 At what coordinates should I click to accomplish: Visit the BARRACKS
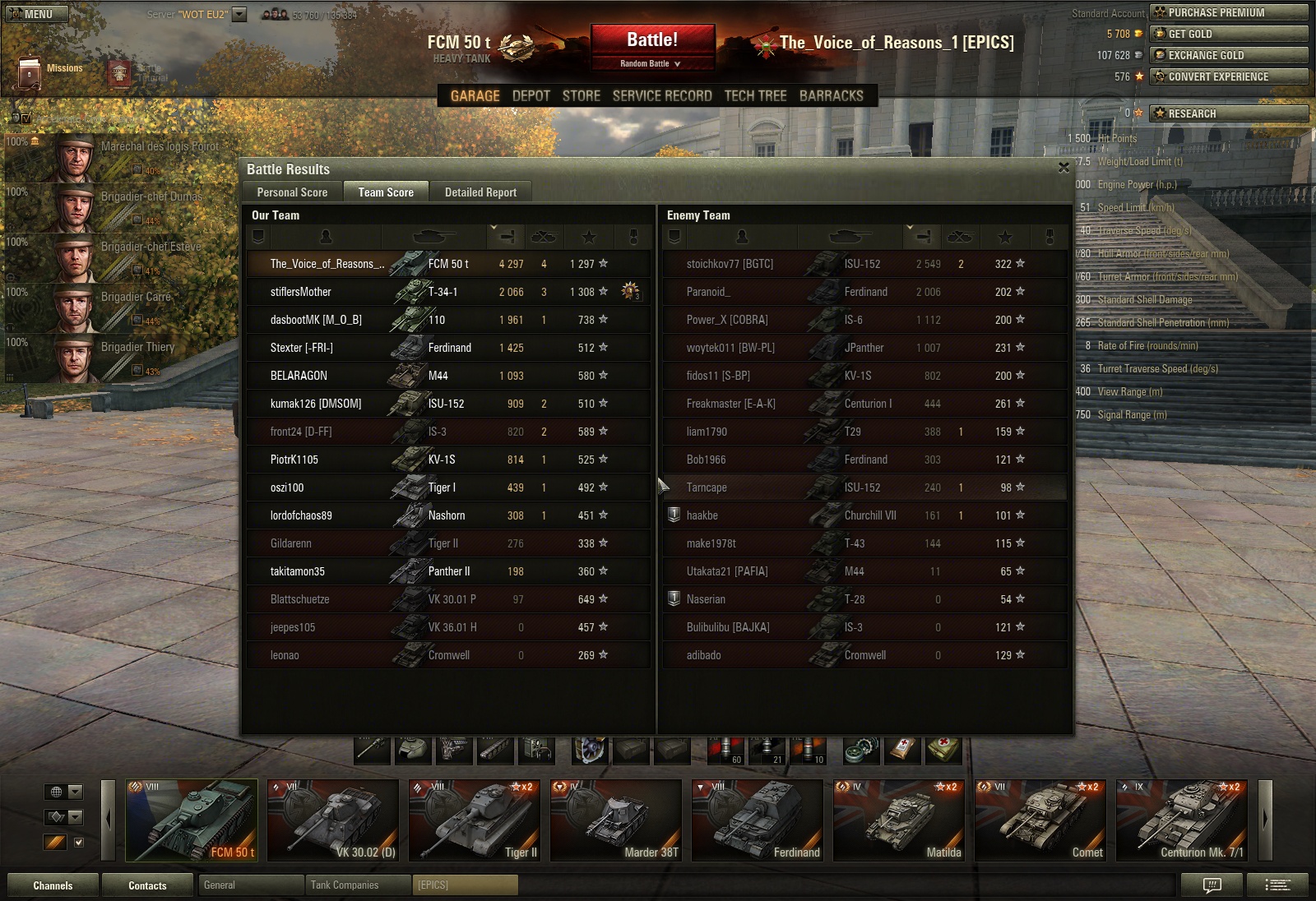coord(831,96)
